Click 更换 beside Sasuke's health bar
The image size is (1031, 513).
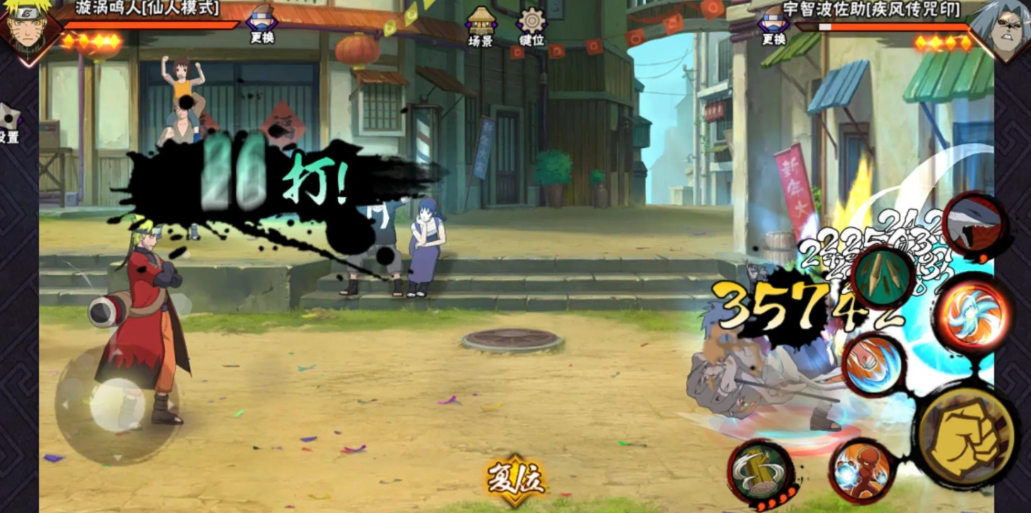tap(773, 24)
